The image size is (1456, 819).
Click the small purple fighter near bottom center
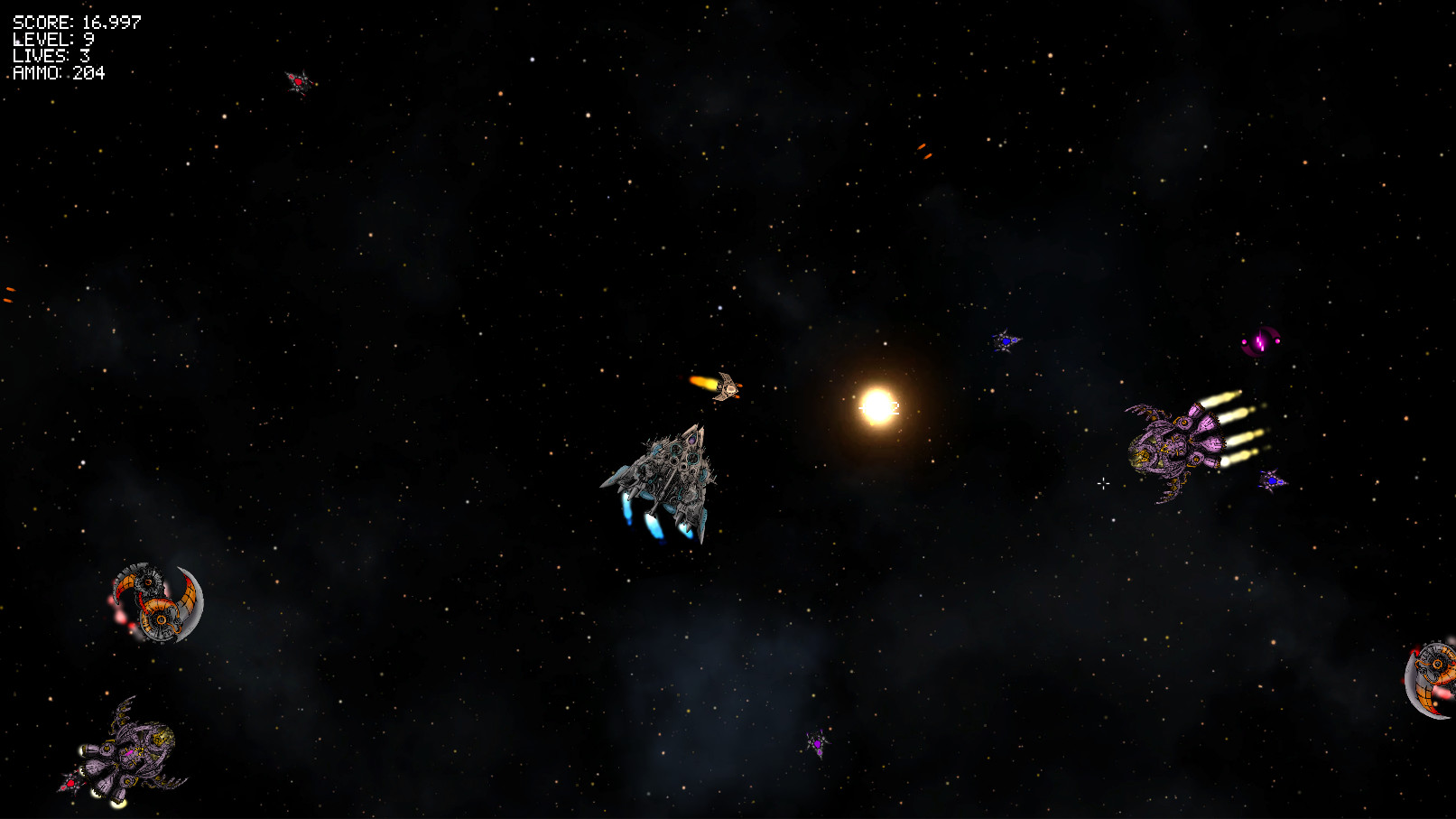click(817, 742)
